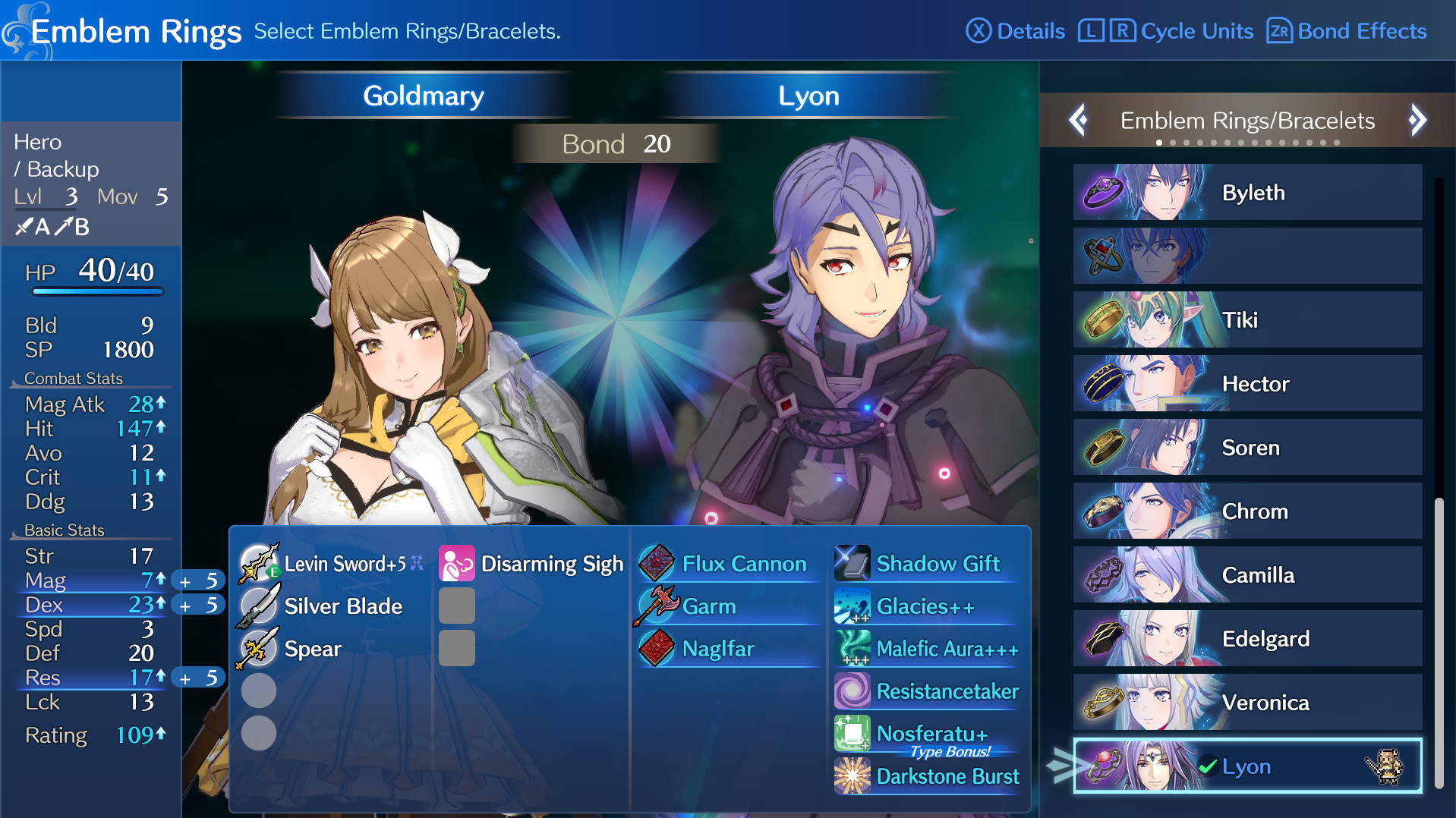This screenshot has height=818, width=1456.
Task: Toggle the equipped checkmark next to Lyon
Action: [1207, 766]
